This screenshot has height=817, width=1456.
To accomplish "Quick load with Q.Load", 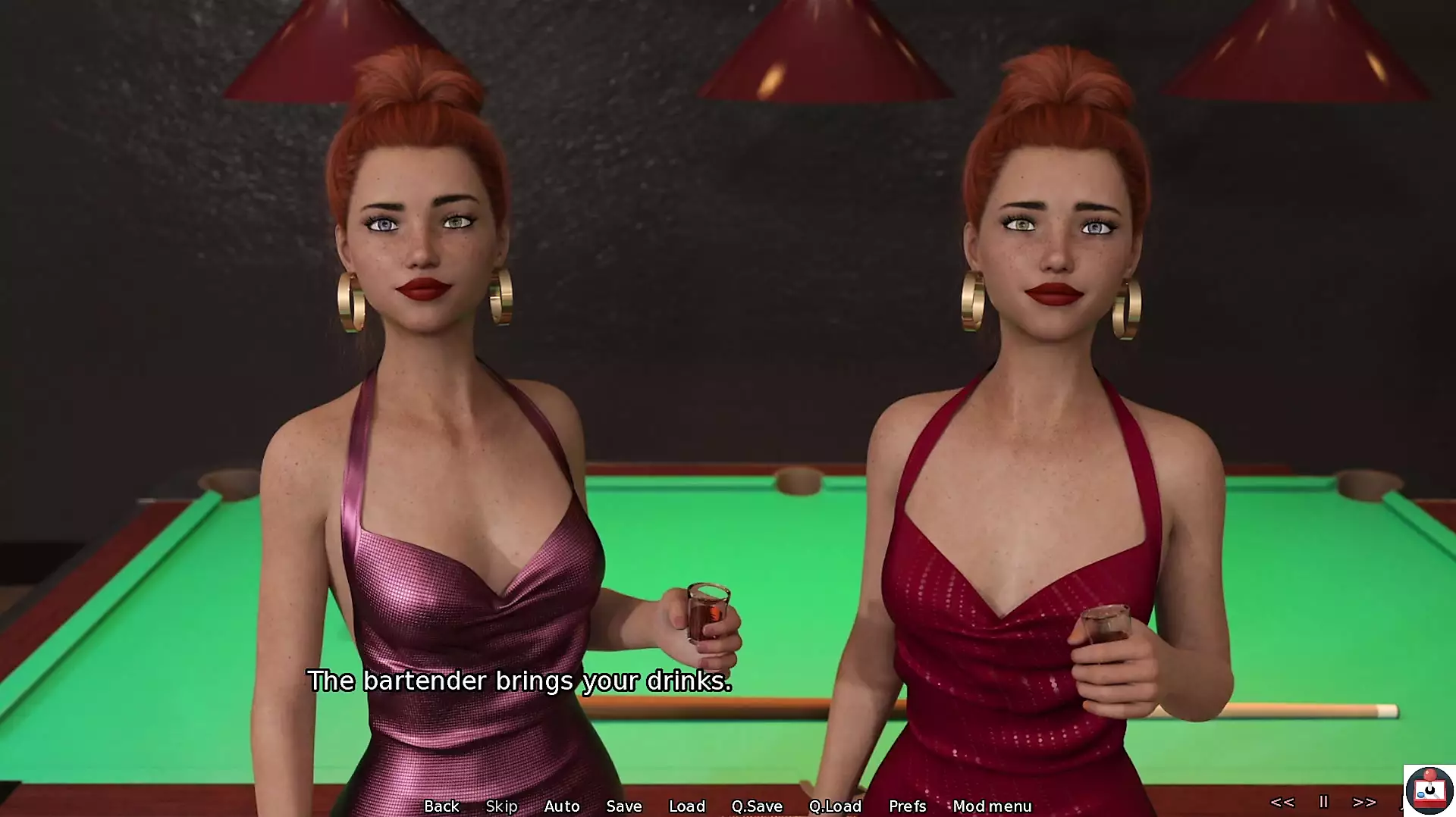I will 835,806.
